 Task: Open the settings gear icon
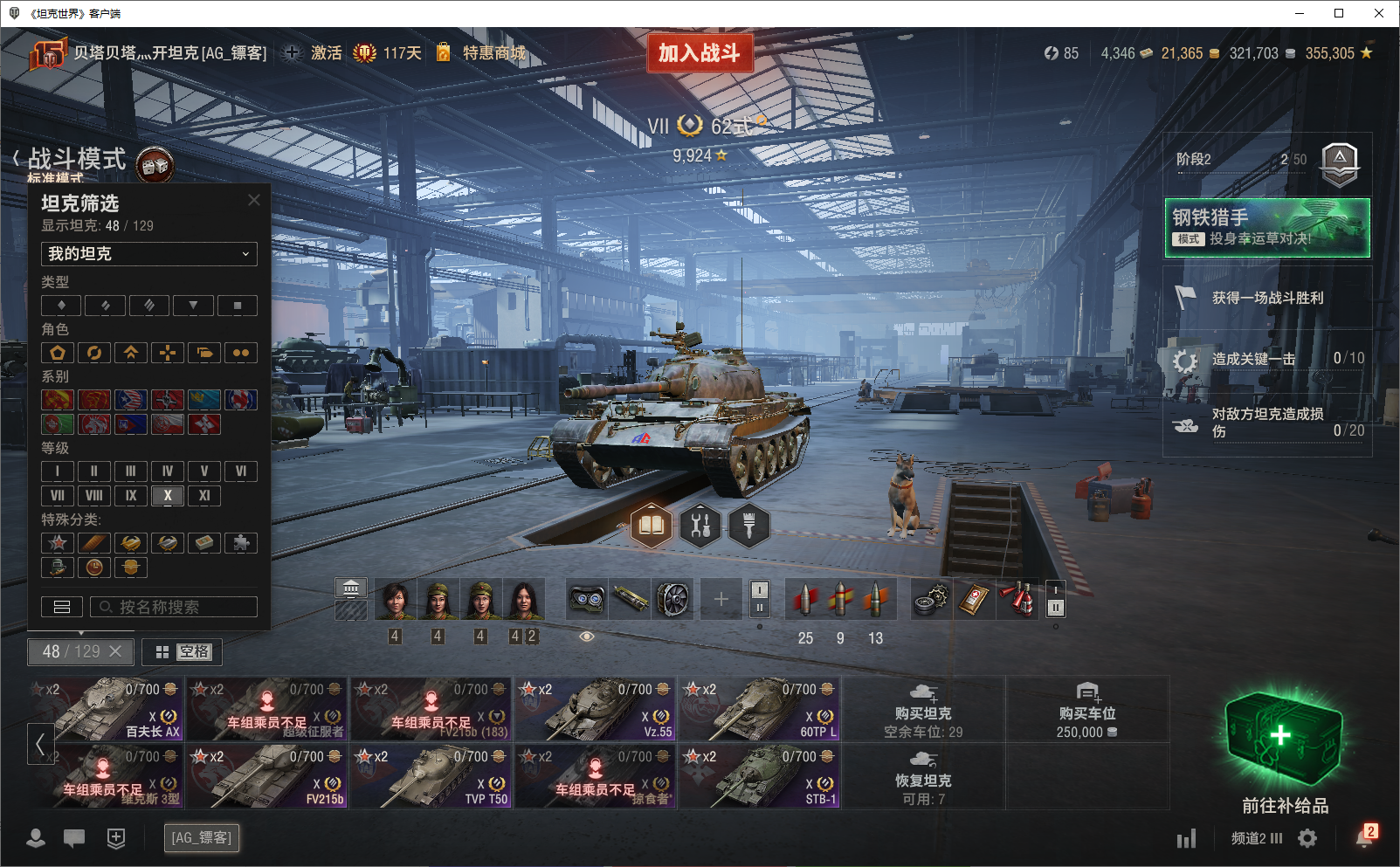click(x=1307, y=838)
